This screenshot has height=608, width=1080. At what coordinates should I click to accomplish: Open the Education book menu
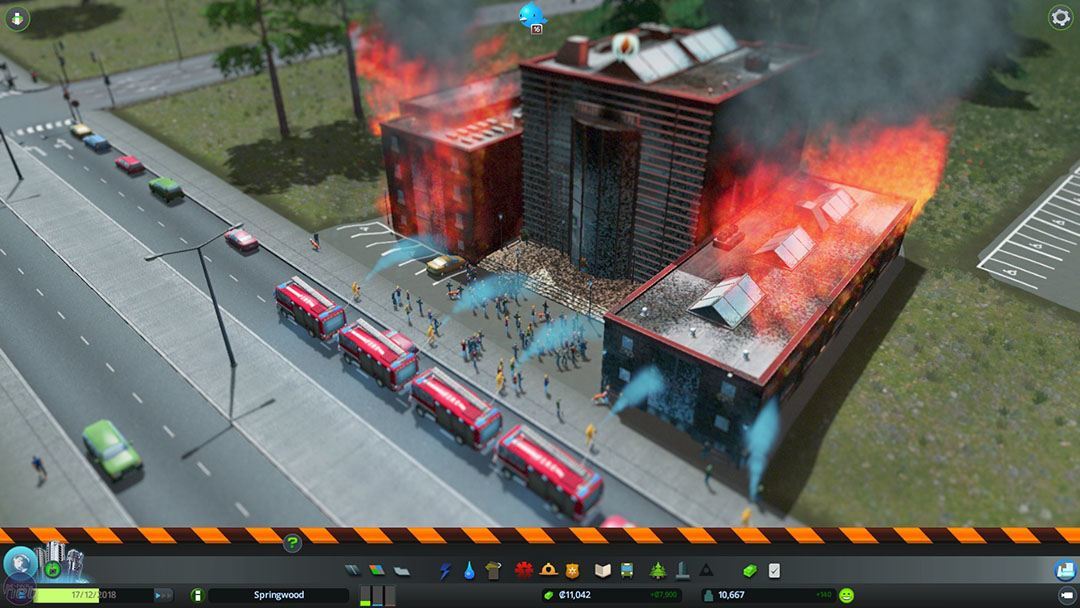[x=602, y=570]
